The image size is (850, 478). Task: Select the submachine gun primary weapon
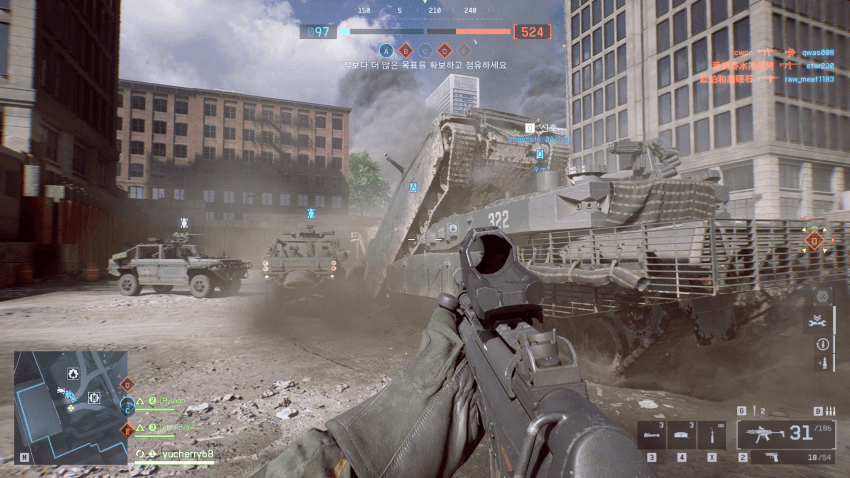[x=768, y=434]
